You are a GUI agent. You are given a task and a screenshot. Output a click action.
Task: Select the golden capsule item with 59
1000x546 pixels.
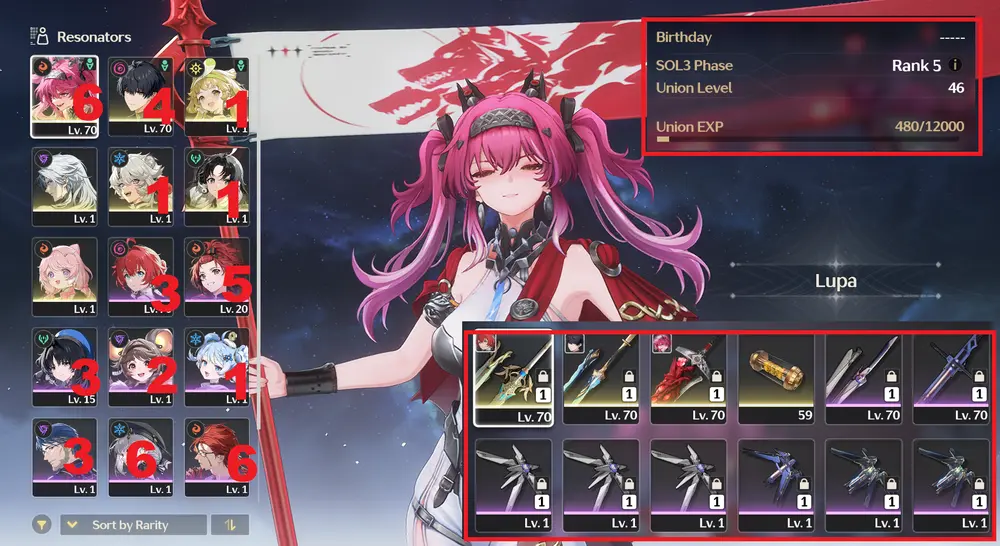(x=775, y=378)
